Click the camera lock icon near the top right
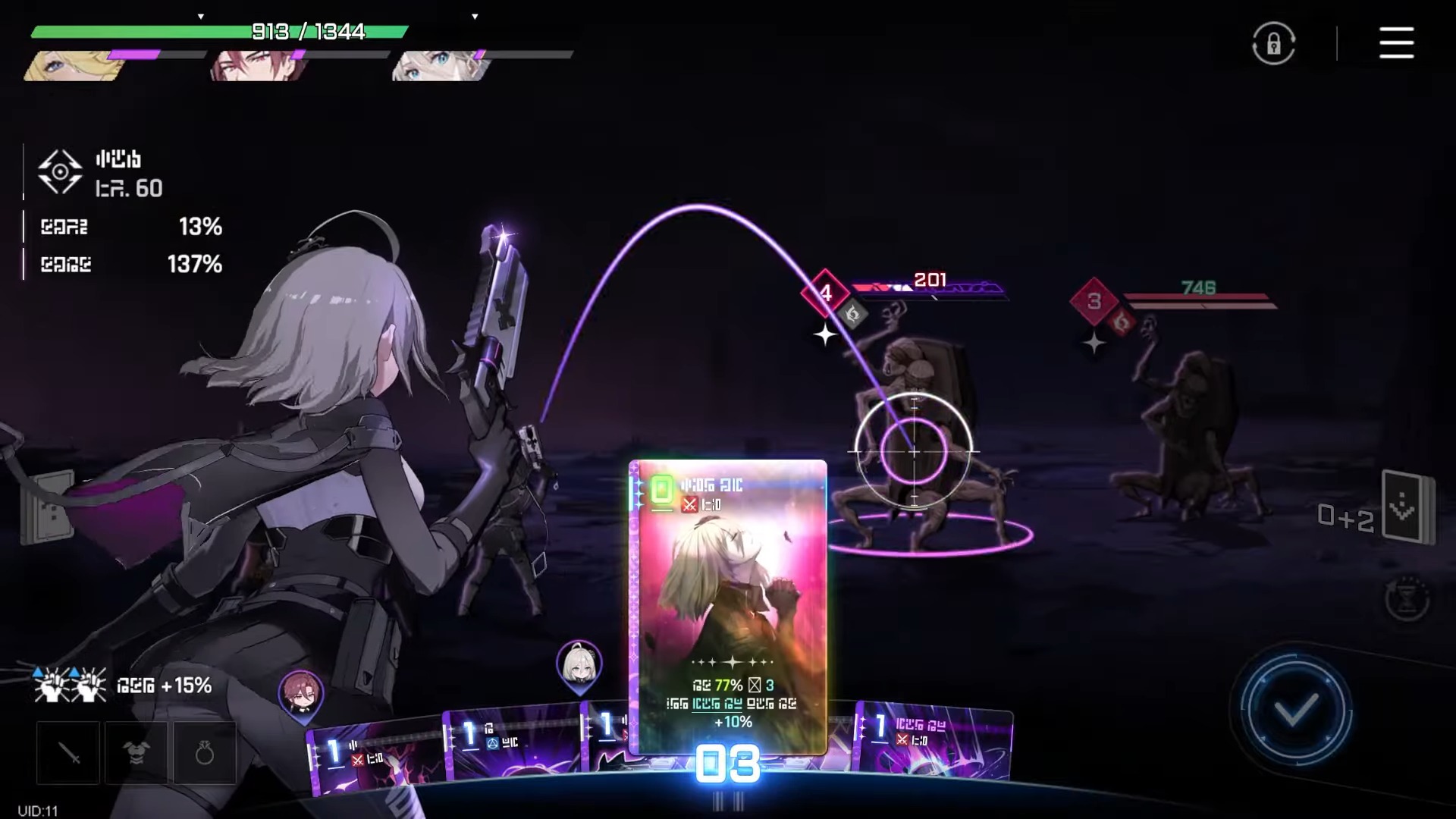This screenshot has width=1456, height=819. (1272, 43)
